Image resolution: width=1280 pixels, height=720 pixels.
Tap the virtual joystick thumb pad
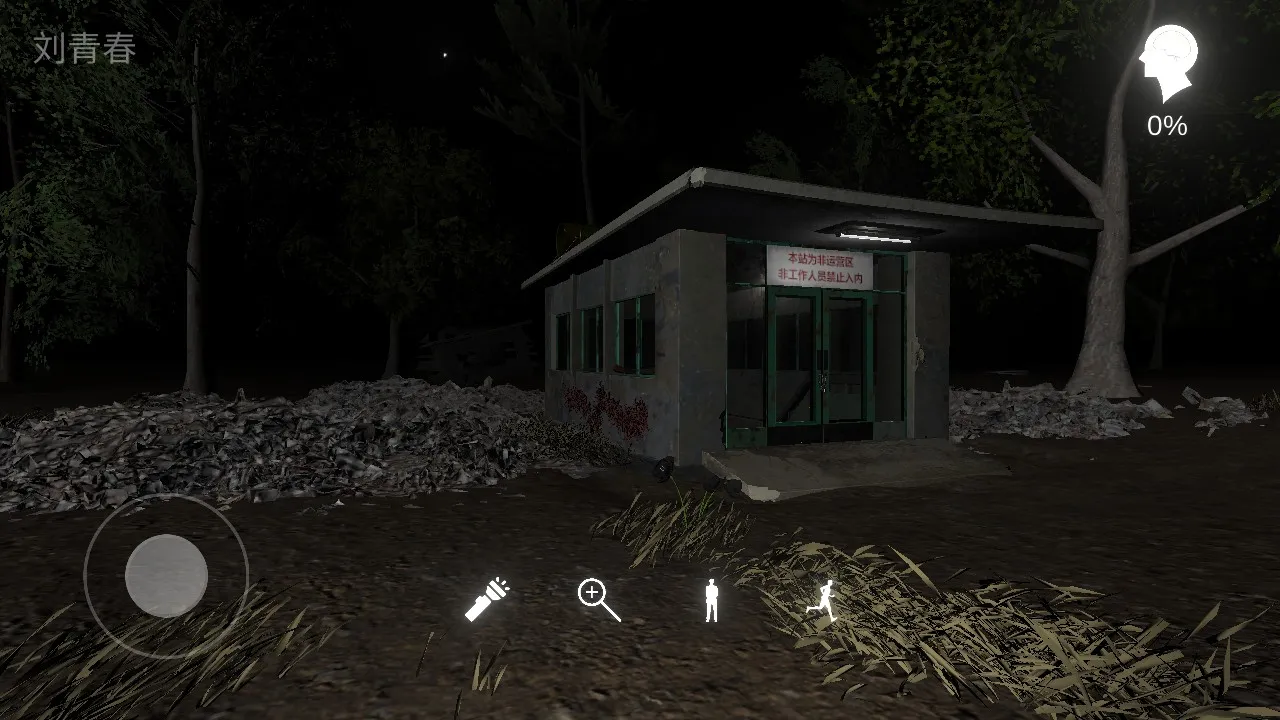coord(166,575)
